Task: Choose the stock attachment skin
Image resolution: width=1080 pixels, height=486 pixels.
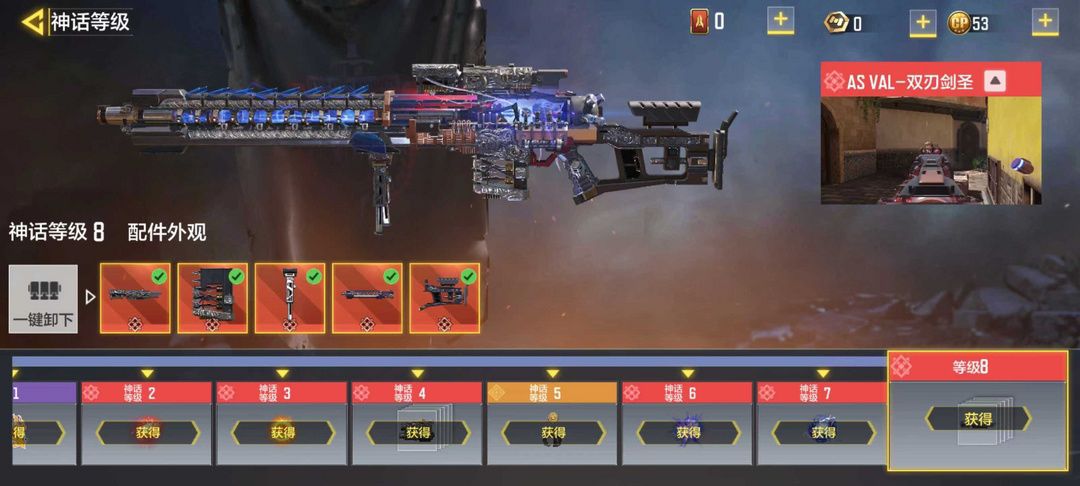Action: point(444,298)
